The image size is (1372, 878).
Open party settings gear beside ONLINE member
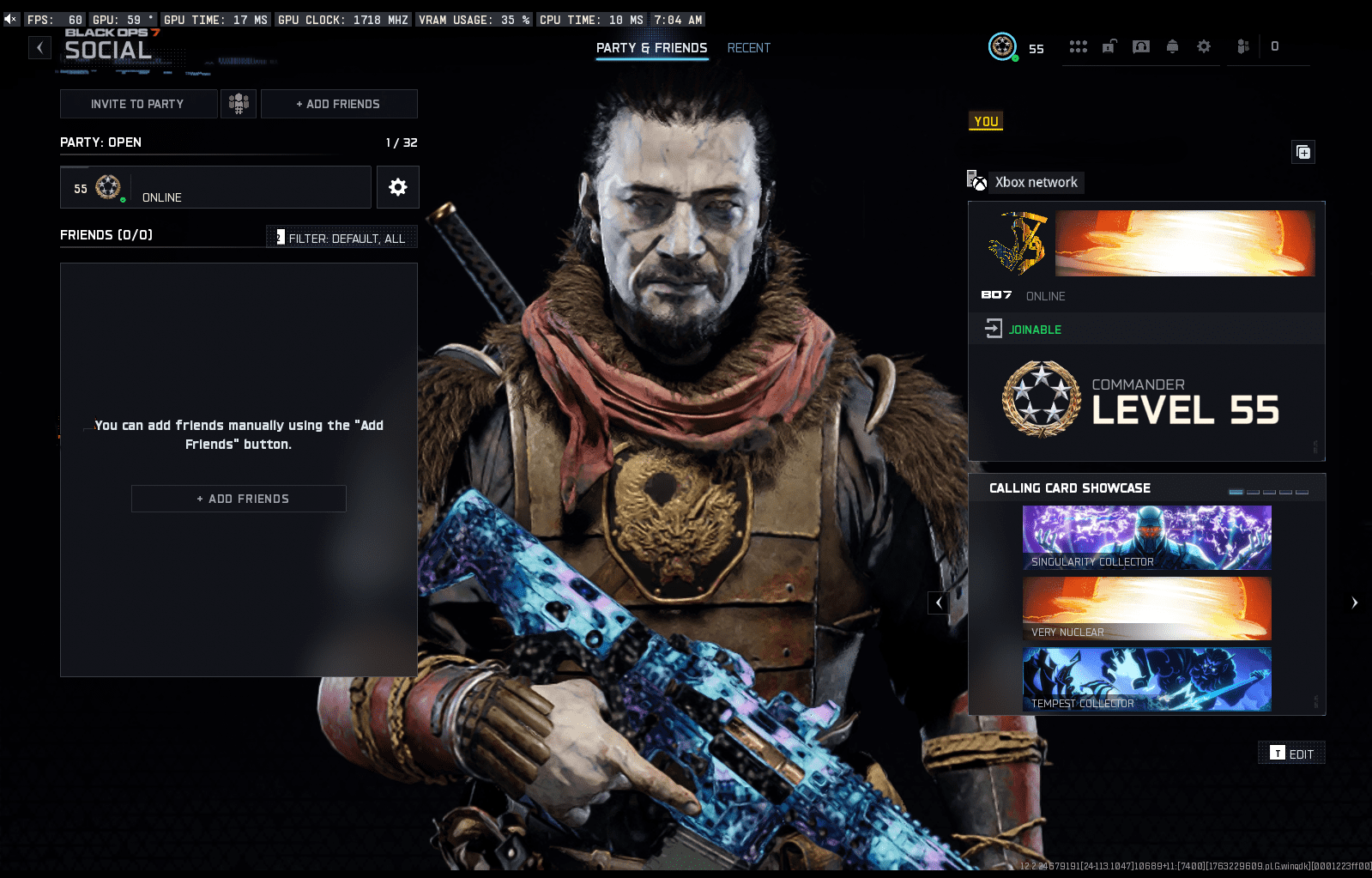397,187
